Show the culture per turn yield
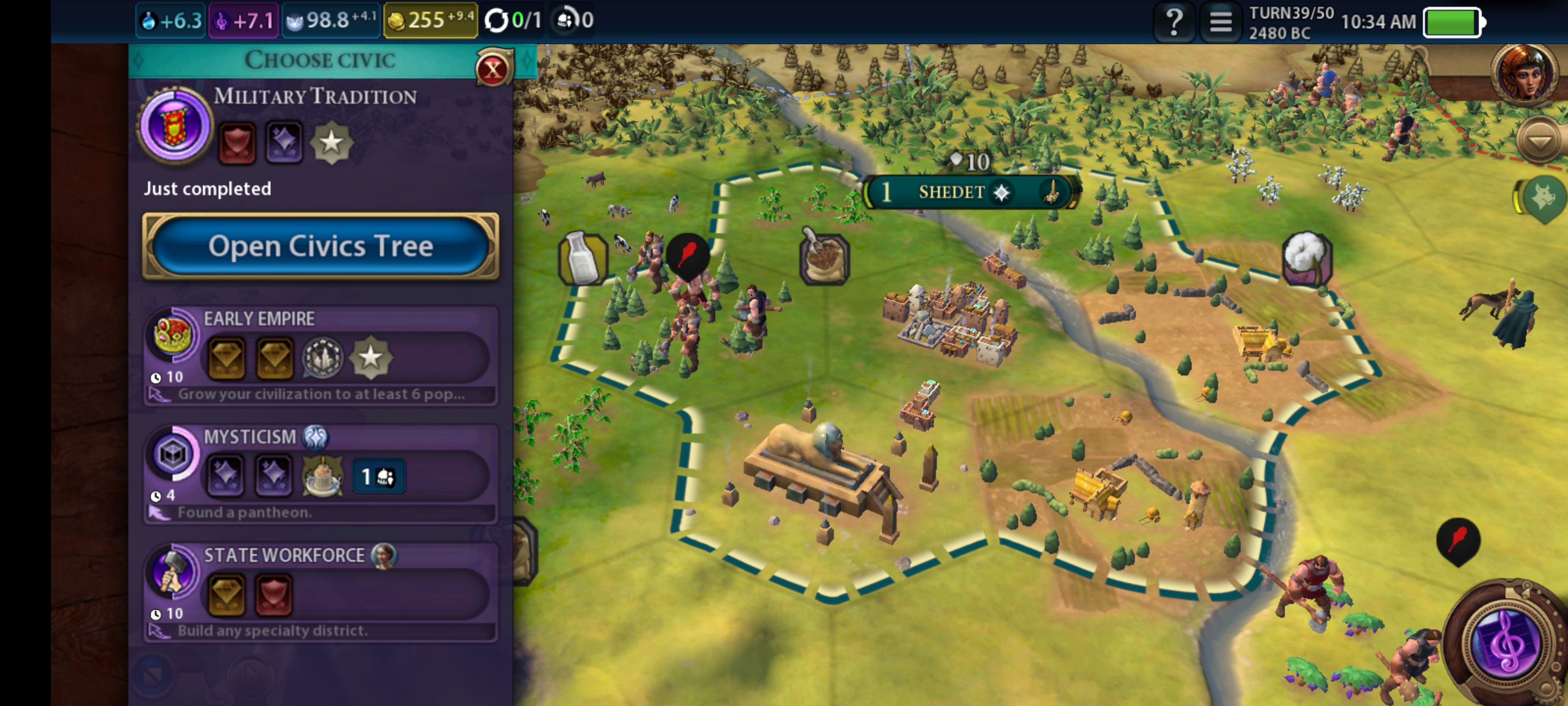The image size is (1568, 706). click(x=244, y=21)
